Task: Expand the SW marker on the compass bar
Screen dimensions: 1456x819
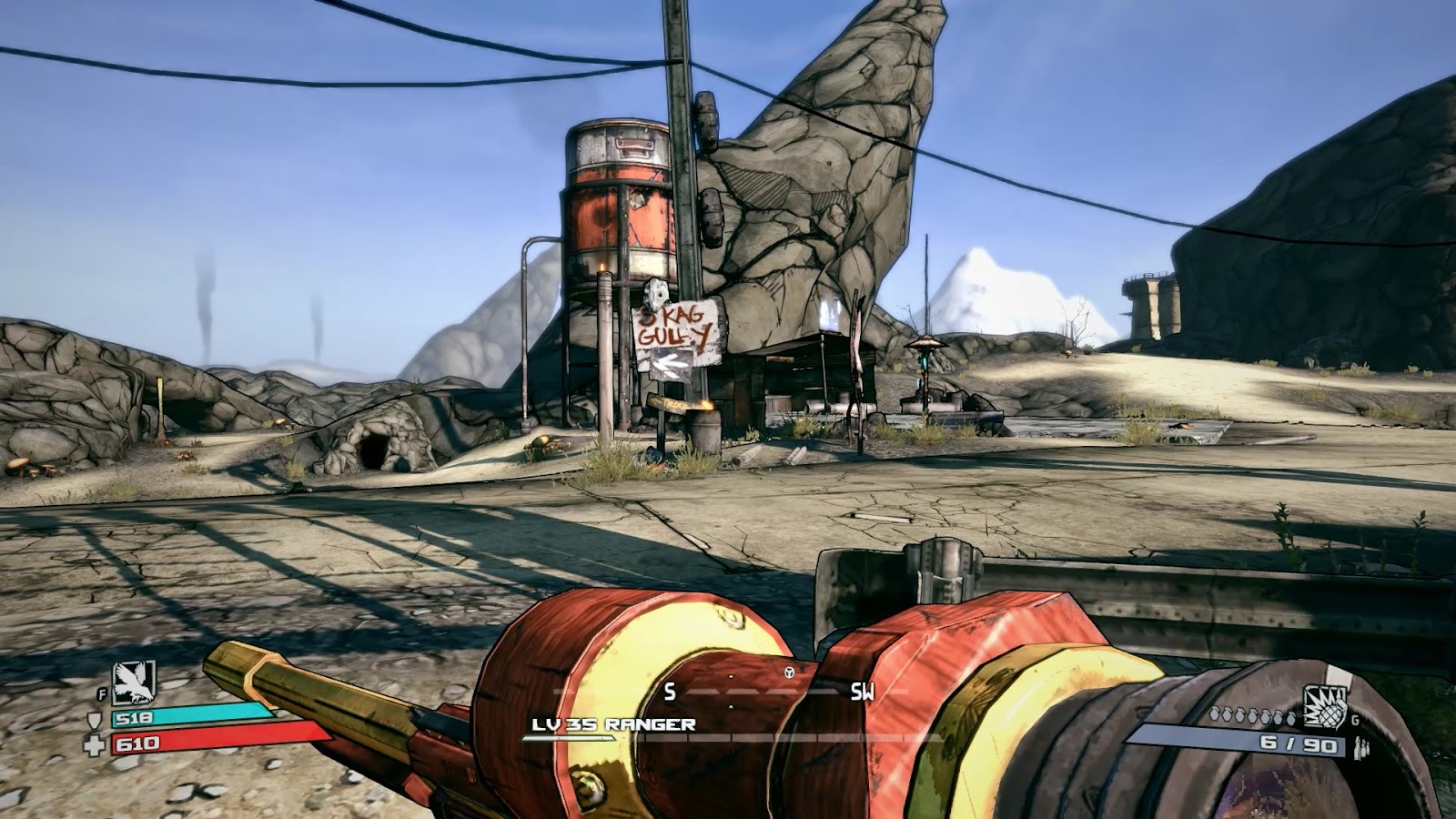Action: pos(864,692)
